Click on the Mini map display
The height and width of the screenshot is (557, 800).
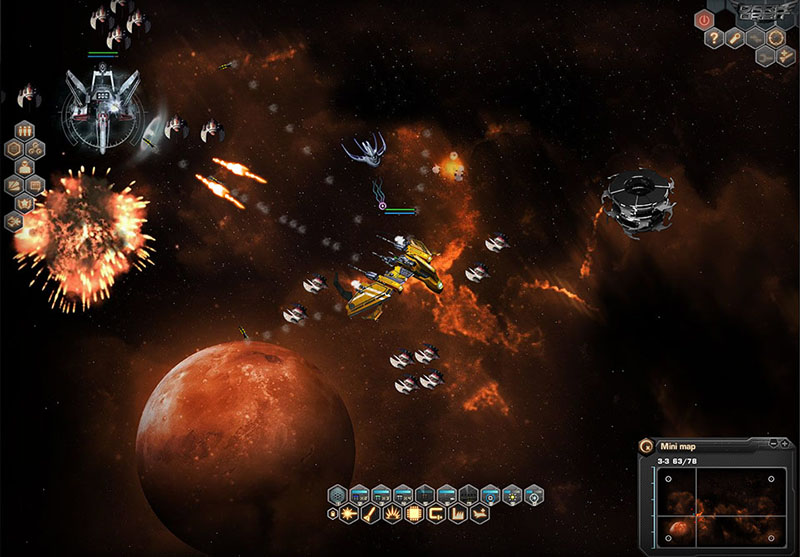[716, 506]
